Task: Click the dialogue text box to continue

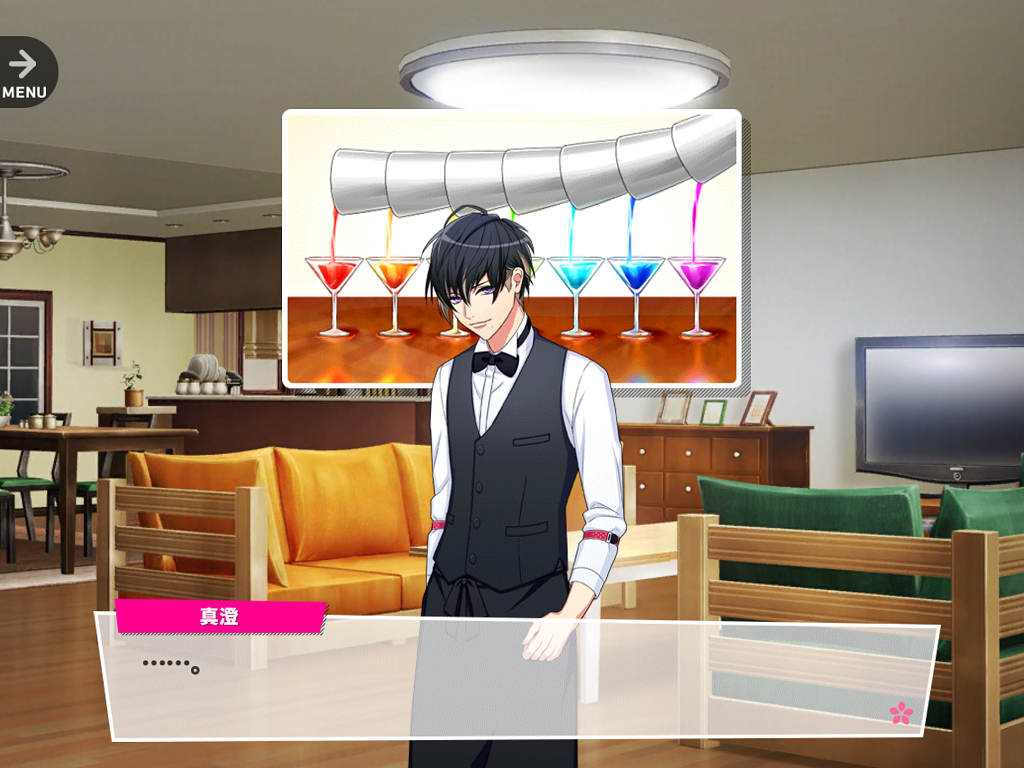Action: pos(520,680)
